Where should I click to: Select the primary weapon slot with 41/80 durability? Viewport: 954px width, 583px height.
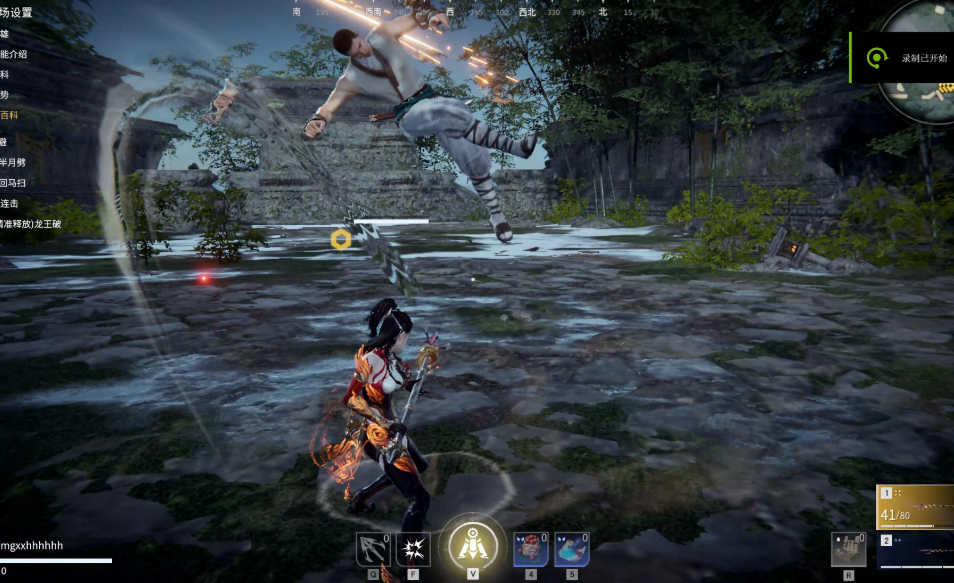tap(915, 507)
